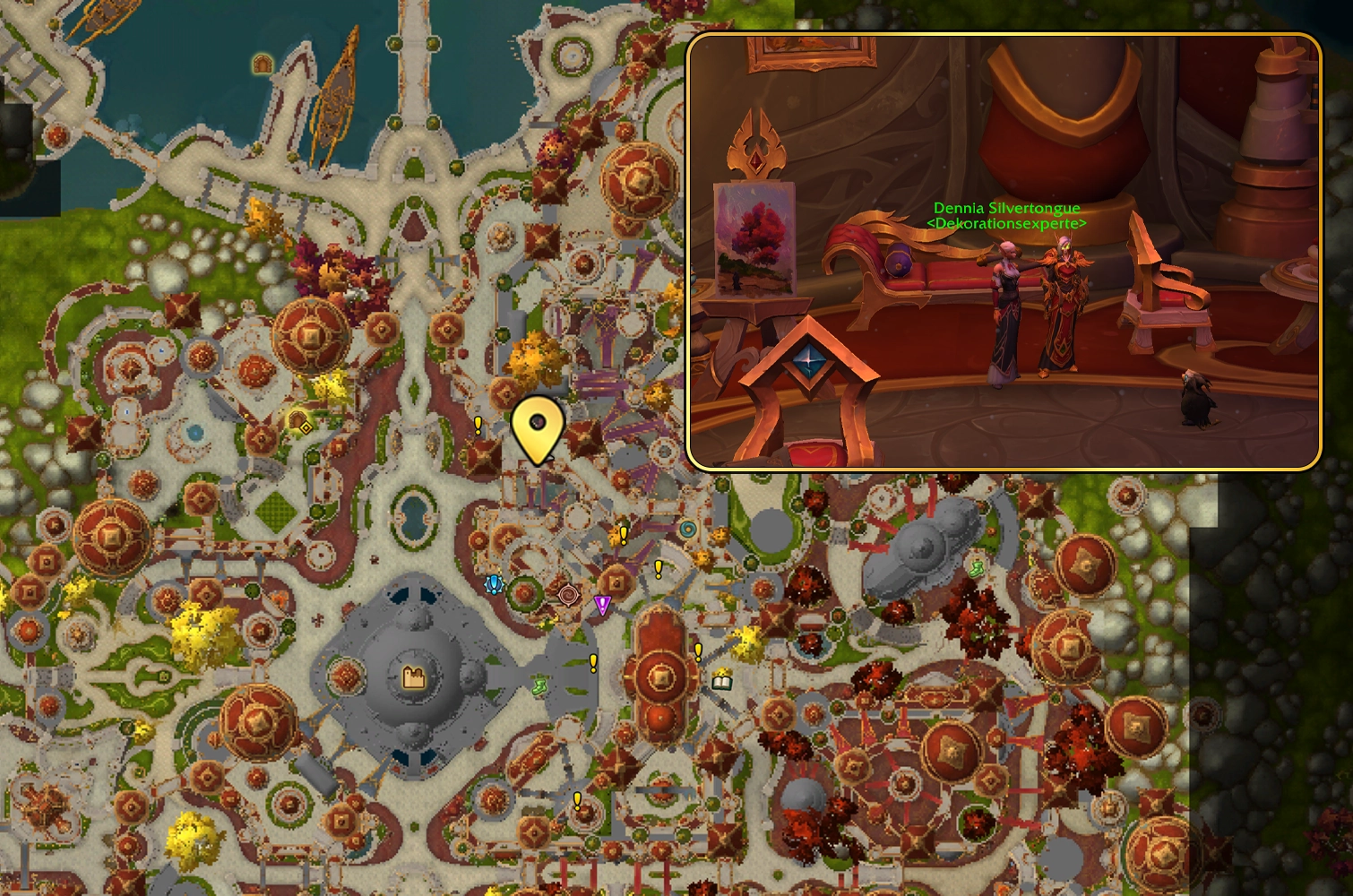
Task: Click the yellow exclamation beside the location pin
Action: click(x=478, y=425)
